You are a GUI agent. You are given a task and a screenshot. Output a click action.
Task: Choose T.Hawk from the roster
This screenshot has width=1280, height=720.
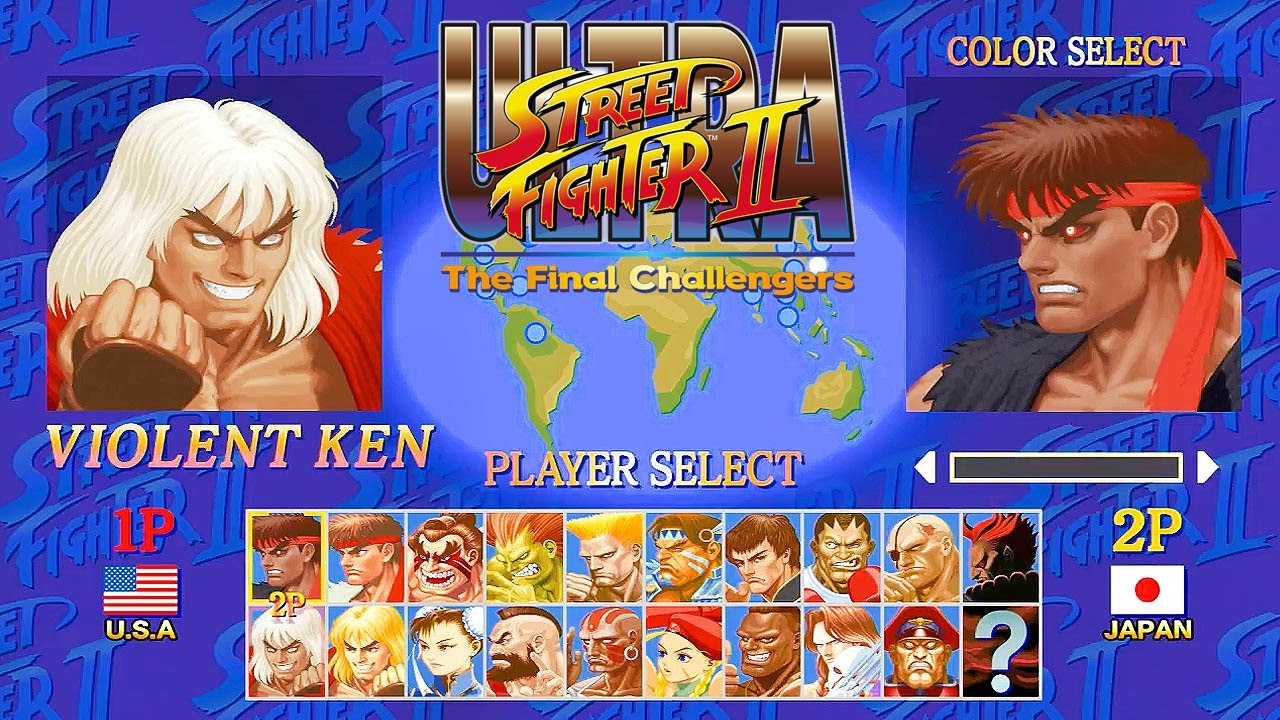[x=682, y=554]
